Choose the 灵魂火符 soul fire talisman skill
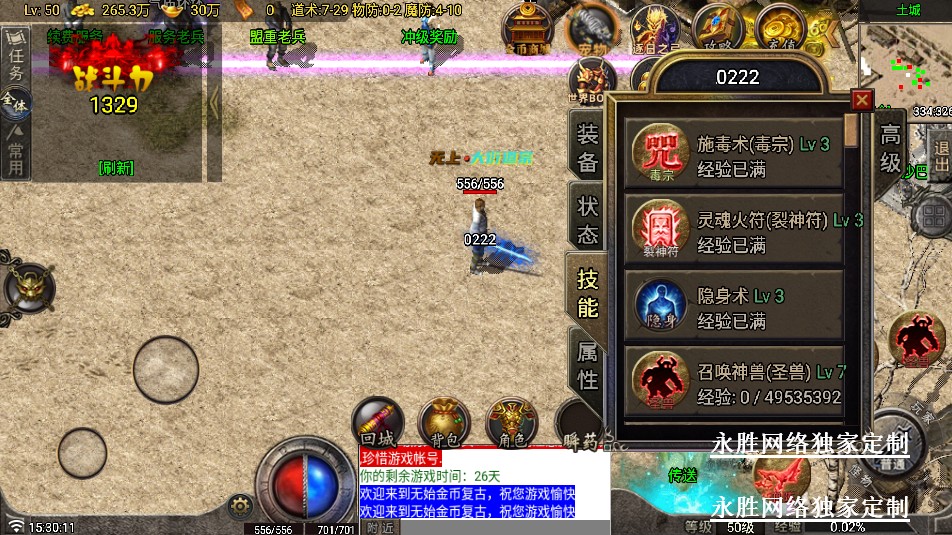 tap(735, 230)
